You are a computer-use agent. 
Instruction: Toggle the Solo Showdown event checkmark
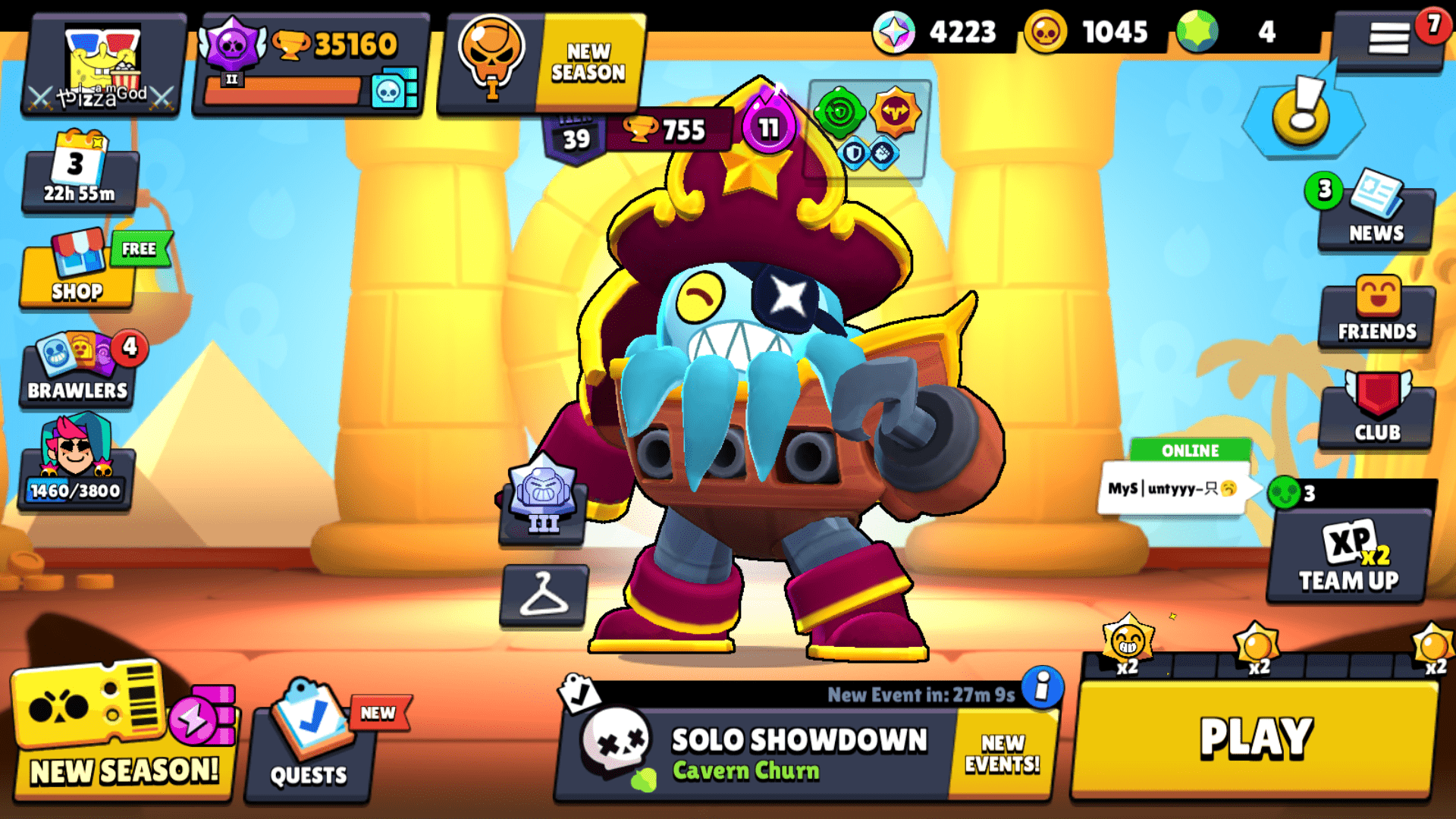[580, 692]
